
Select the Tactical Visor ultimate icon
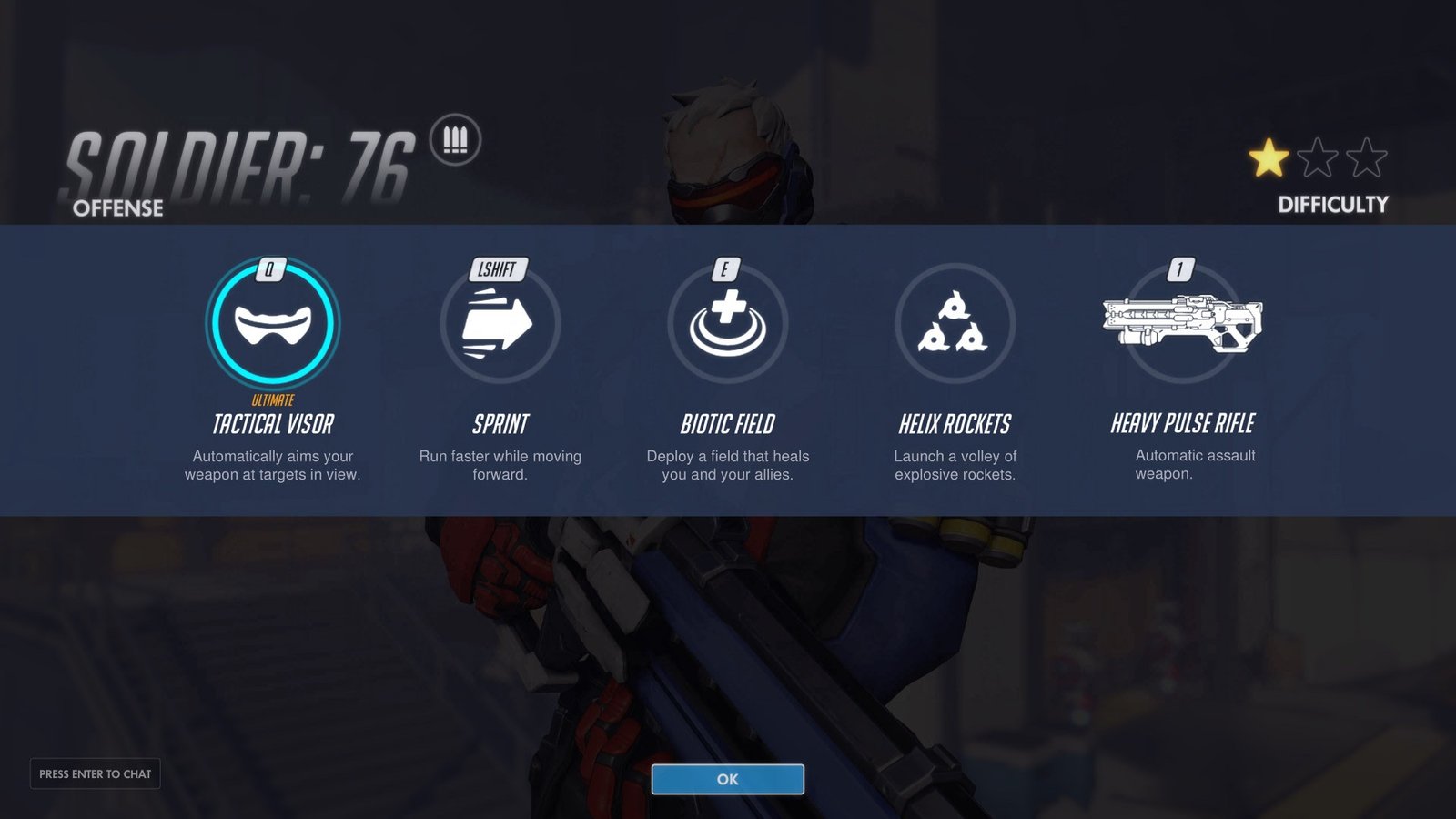click(273, 324)
